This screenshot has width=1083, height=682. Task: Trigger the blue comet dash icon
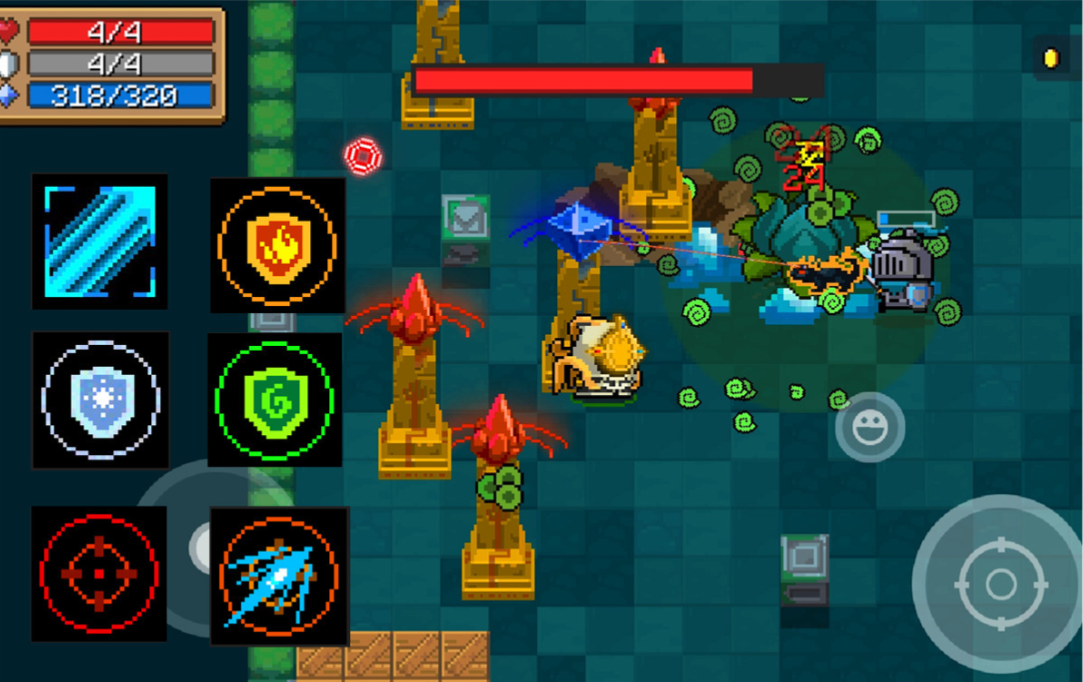[279, 576]
